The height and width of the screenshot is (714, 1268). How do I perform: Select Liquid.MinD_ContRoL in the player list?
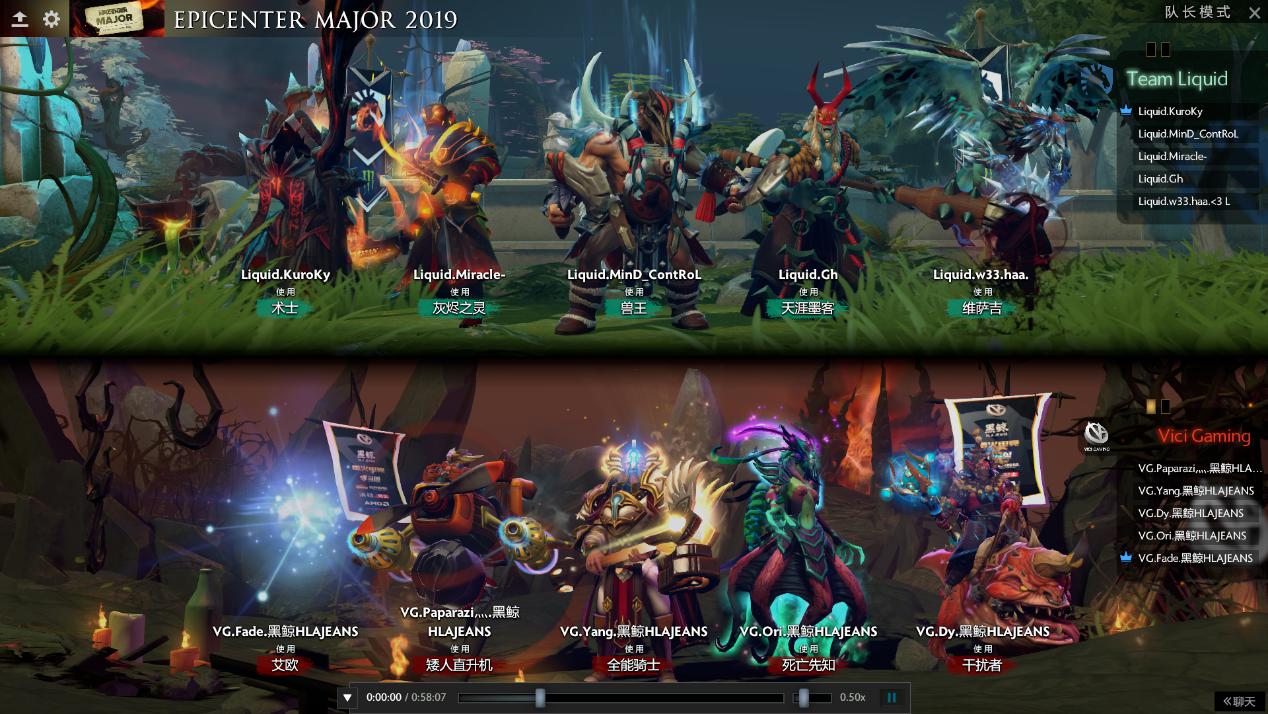(x=1187, y=134)
